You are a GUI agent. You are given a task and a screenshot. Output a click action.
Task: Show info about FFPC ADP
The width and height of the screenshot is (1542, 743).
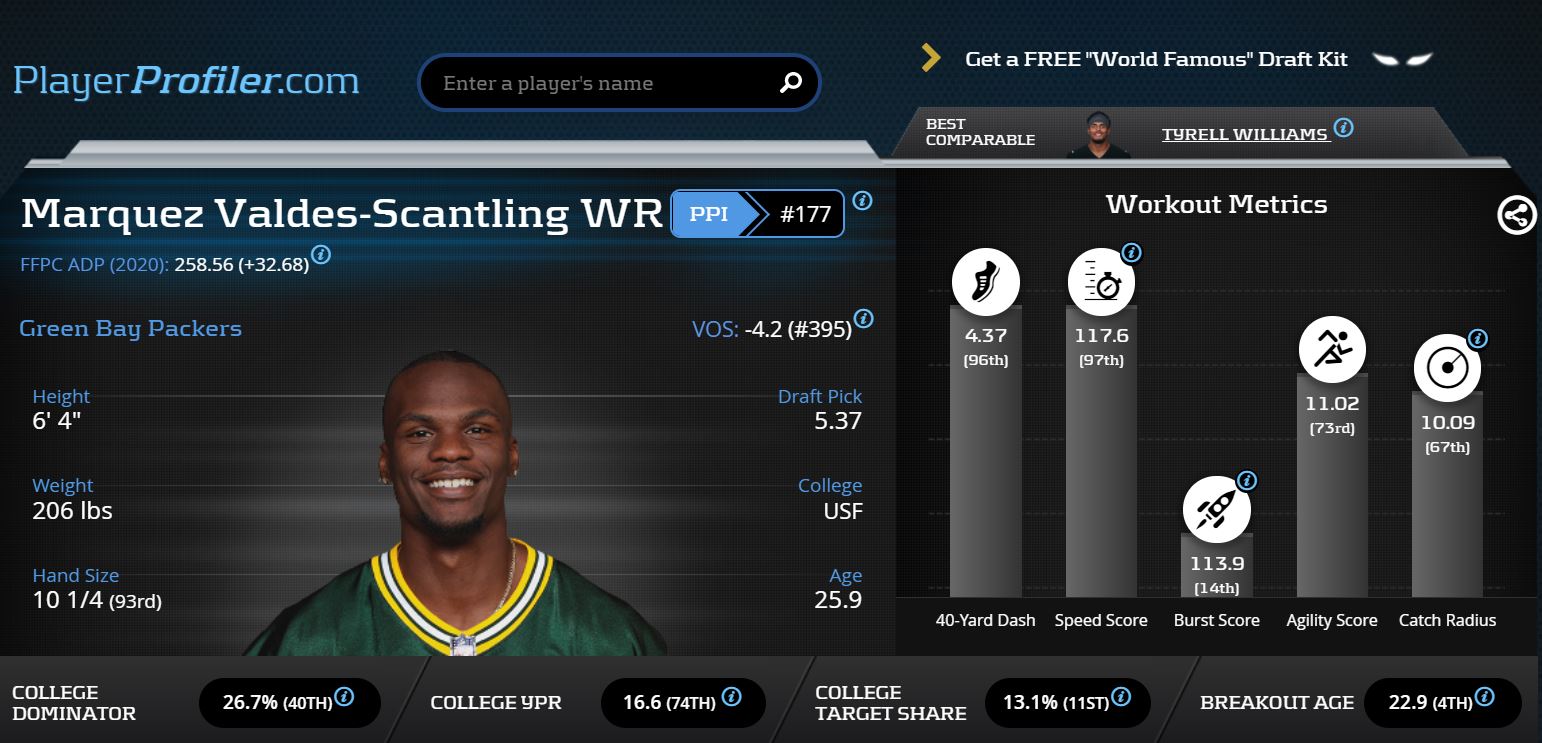point(321,254)
